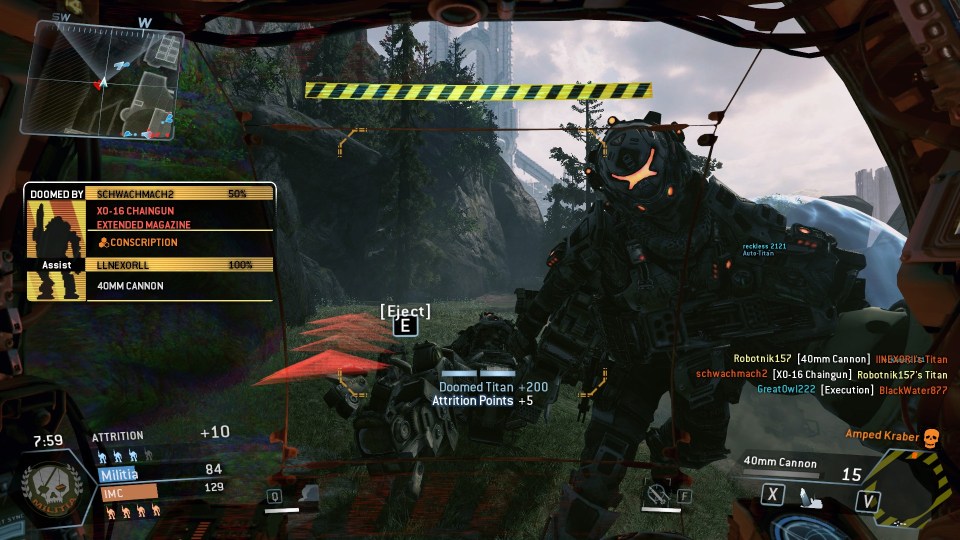
Task: Select the Robotnik157 40mm Cannon kill feed row
Action: (x=838, y=359)
